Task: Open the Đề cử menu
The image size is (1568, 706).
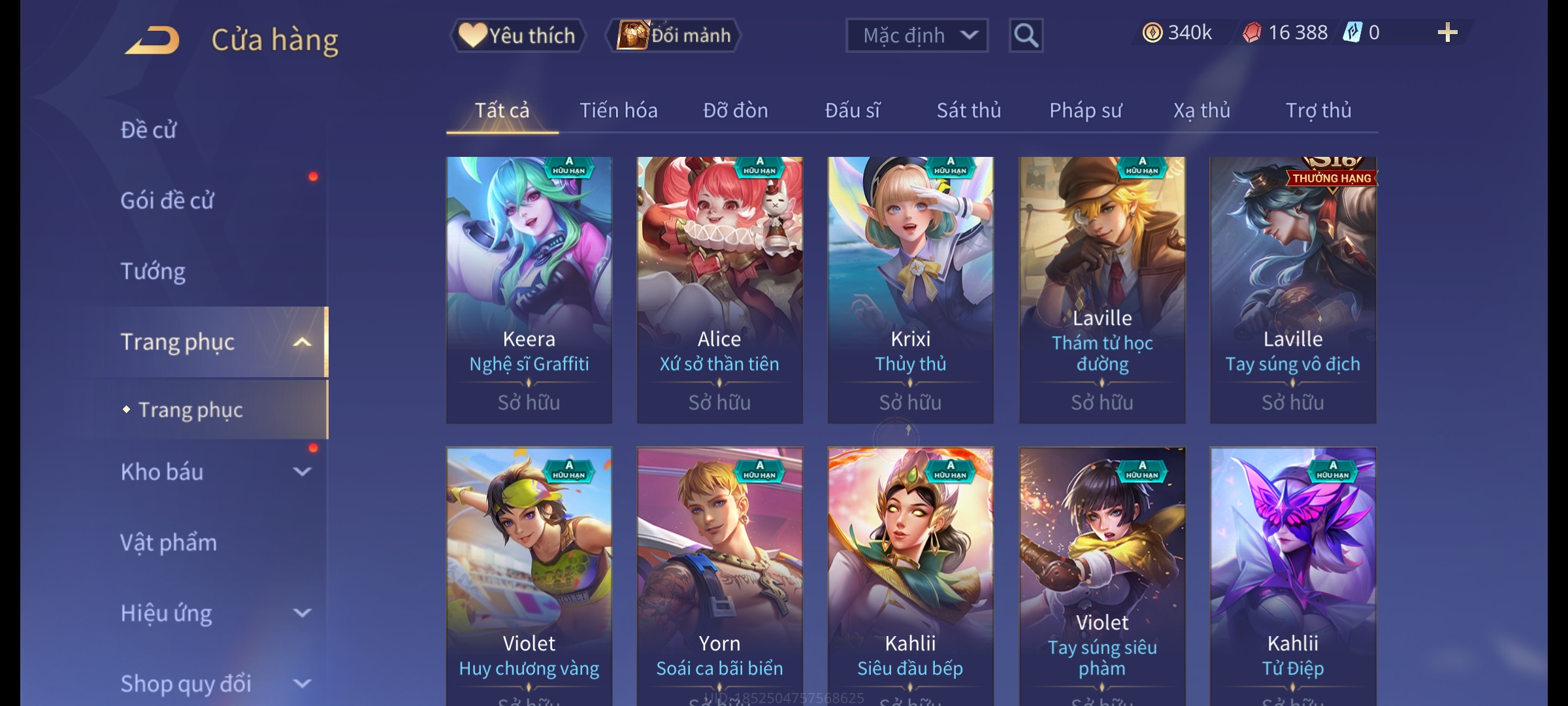Action: pyautogui.click(x=149, y=130)
